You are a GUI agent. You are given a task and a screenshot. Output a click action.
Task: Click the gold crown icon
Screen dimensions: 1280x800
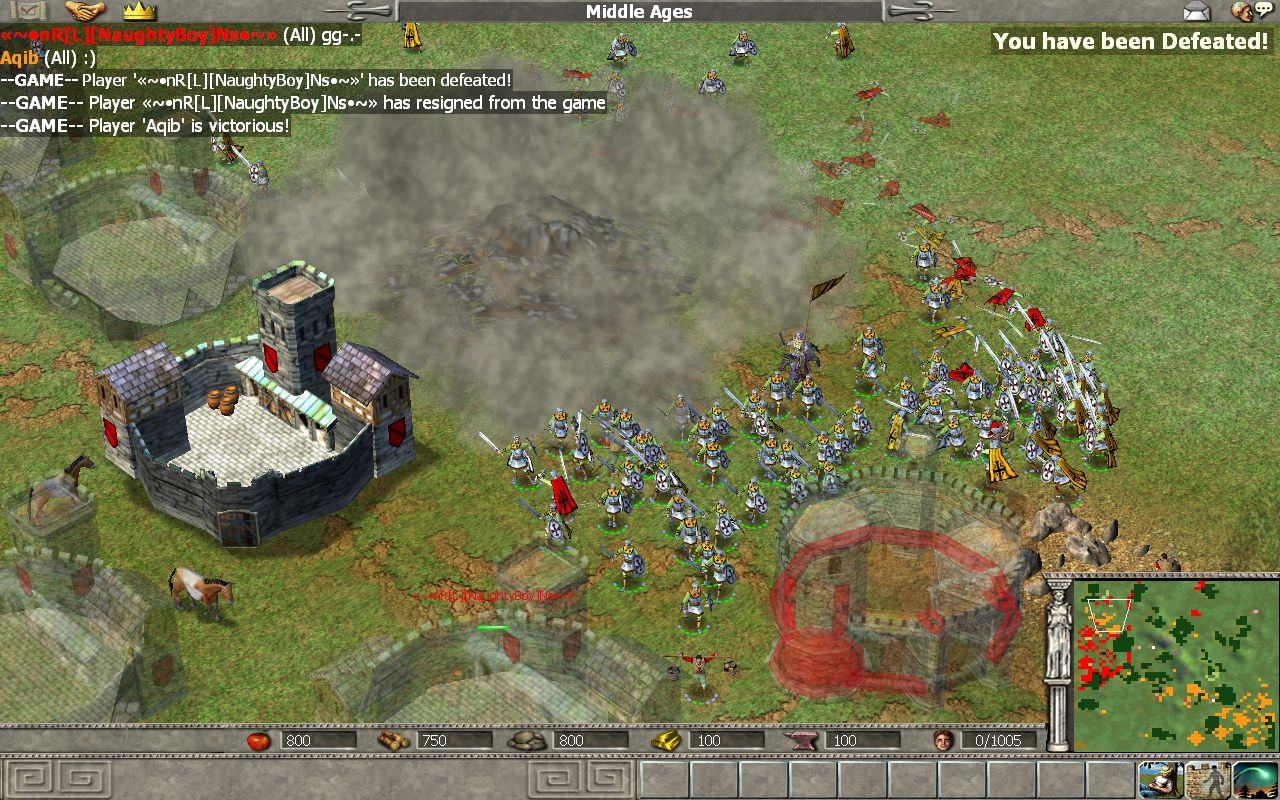tap(139, 11)
